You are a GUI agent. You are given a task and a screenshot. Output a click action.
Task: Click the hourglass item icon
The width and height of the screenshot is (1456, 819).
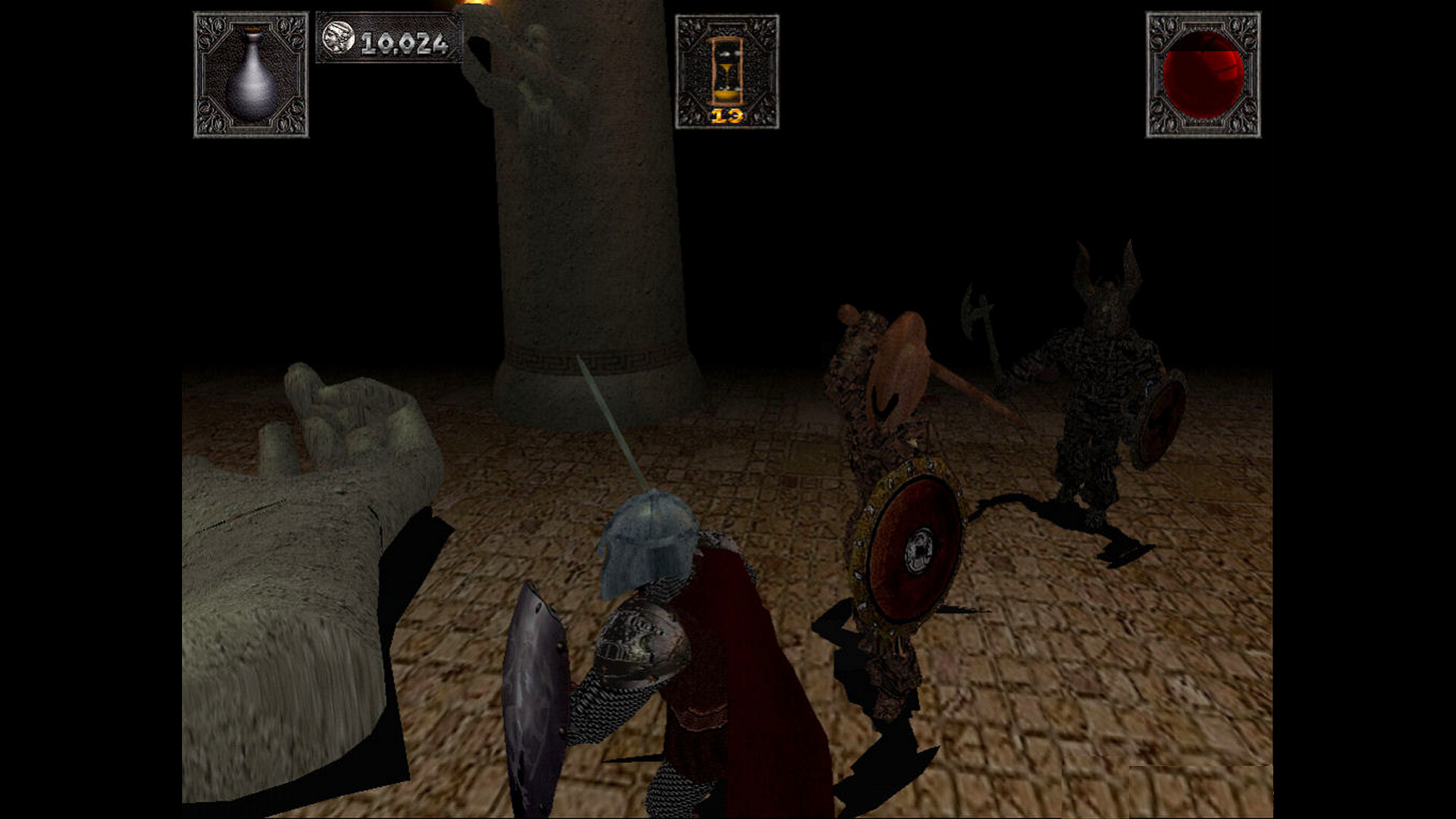(726, 70)
